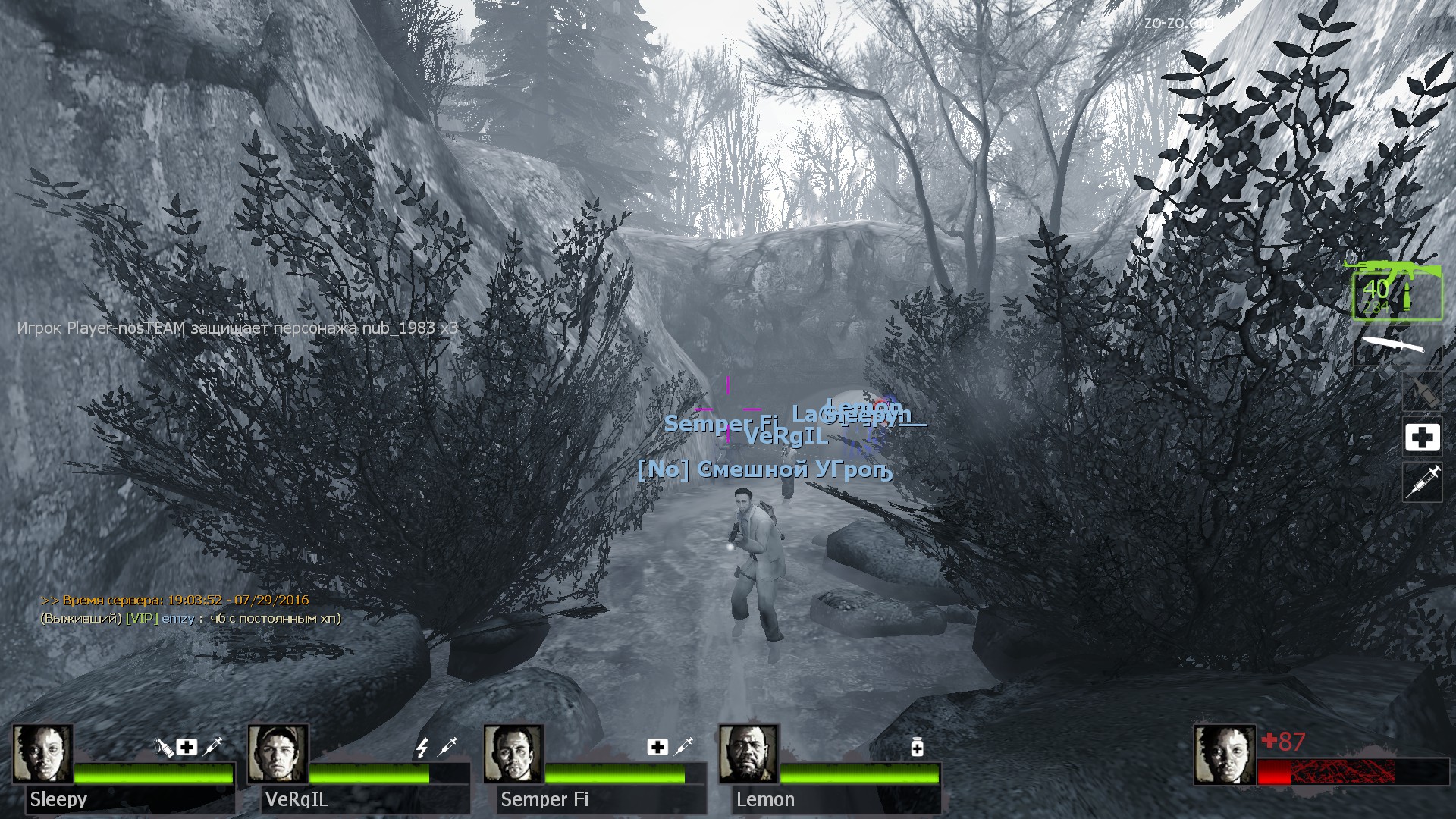Image resolution: width=1456 pixels, height=819 pixels.
Task: Choose the adrenaline syringe slot
Action: (1422, 482)
